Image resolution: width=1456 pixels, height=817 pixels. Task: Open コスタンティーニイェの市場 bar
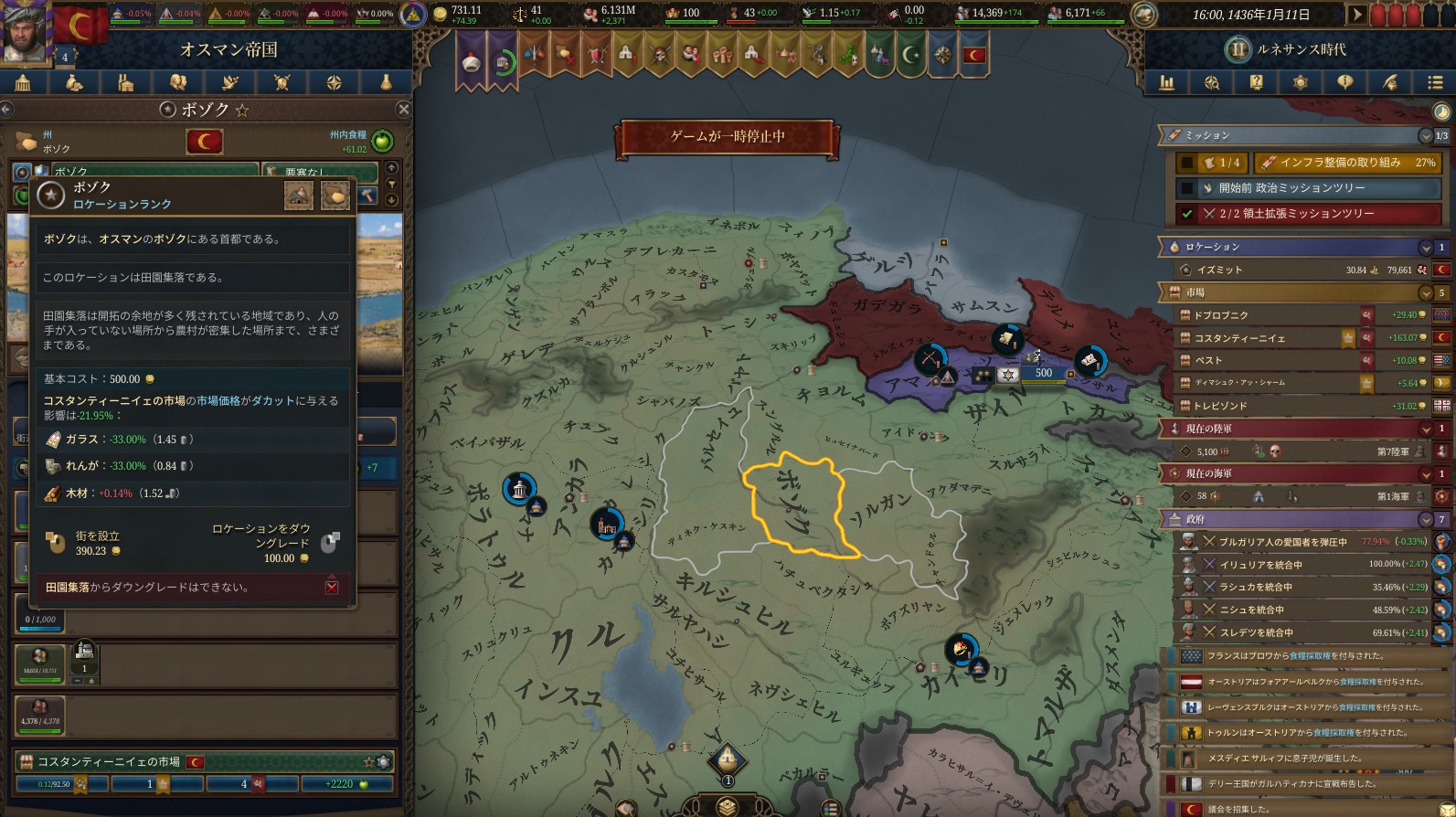[x=110, y=762]
